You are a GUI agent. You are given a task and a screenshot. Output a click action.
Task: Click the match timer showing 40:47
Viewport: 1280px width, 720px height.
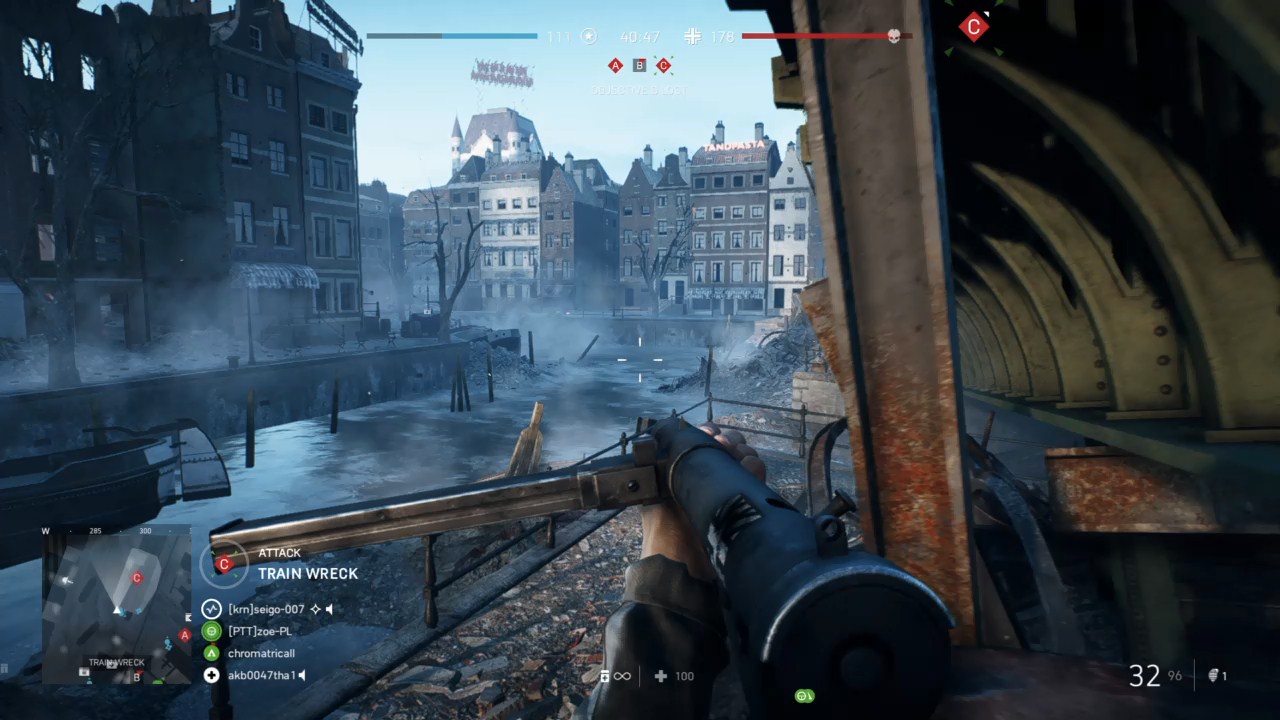click(639, 36)
